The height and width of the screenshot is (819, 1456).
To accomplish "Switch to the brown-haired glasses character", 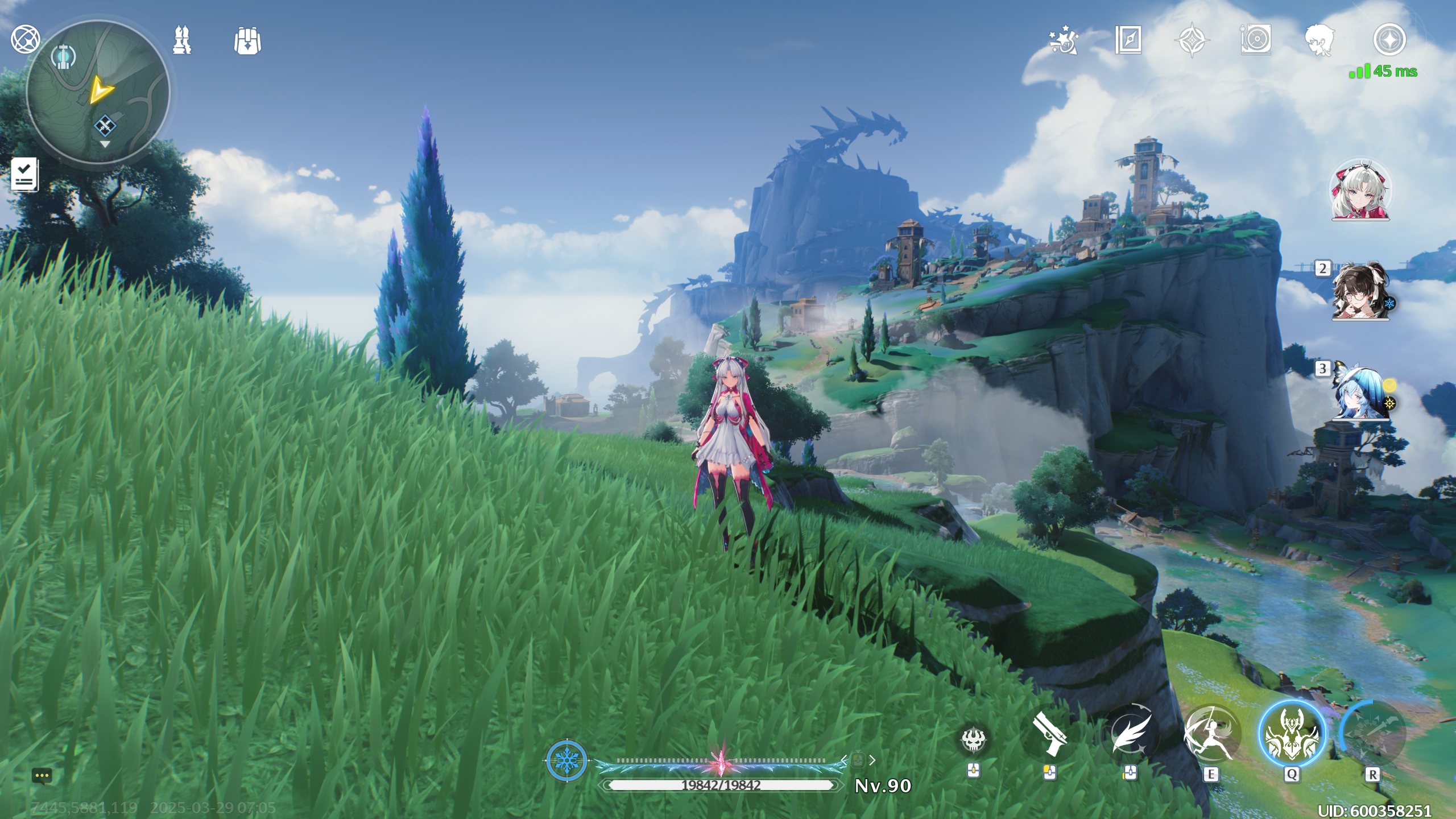I will click(1360, 291).
